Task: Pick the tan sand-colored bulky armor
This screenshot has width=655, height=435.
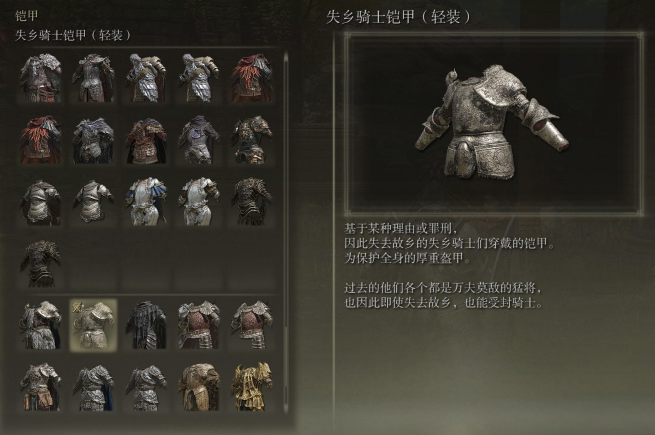Action: coord(198,387)
